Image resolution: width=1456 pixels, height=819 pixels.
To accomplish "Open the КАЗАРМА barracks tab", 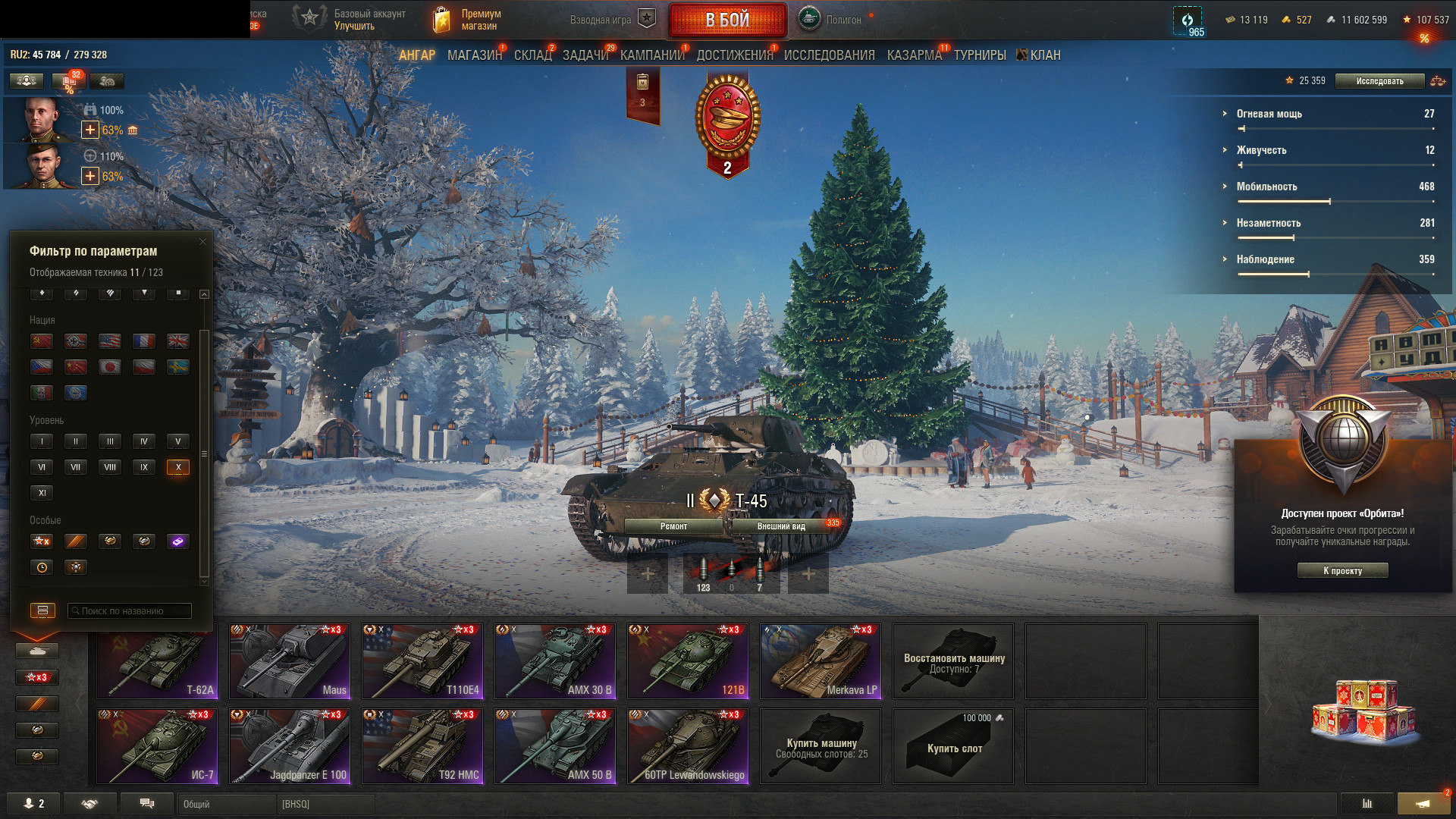I will tap(914, 55).
